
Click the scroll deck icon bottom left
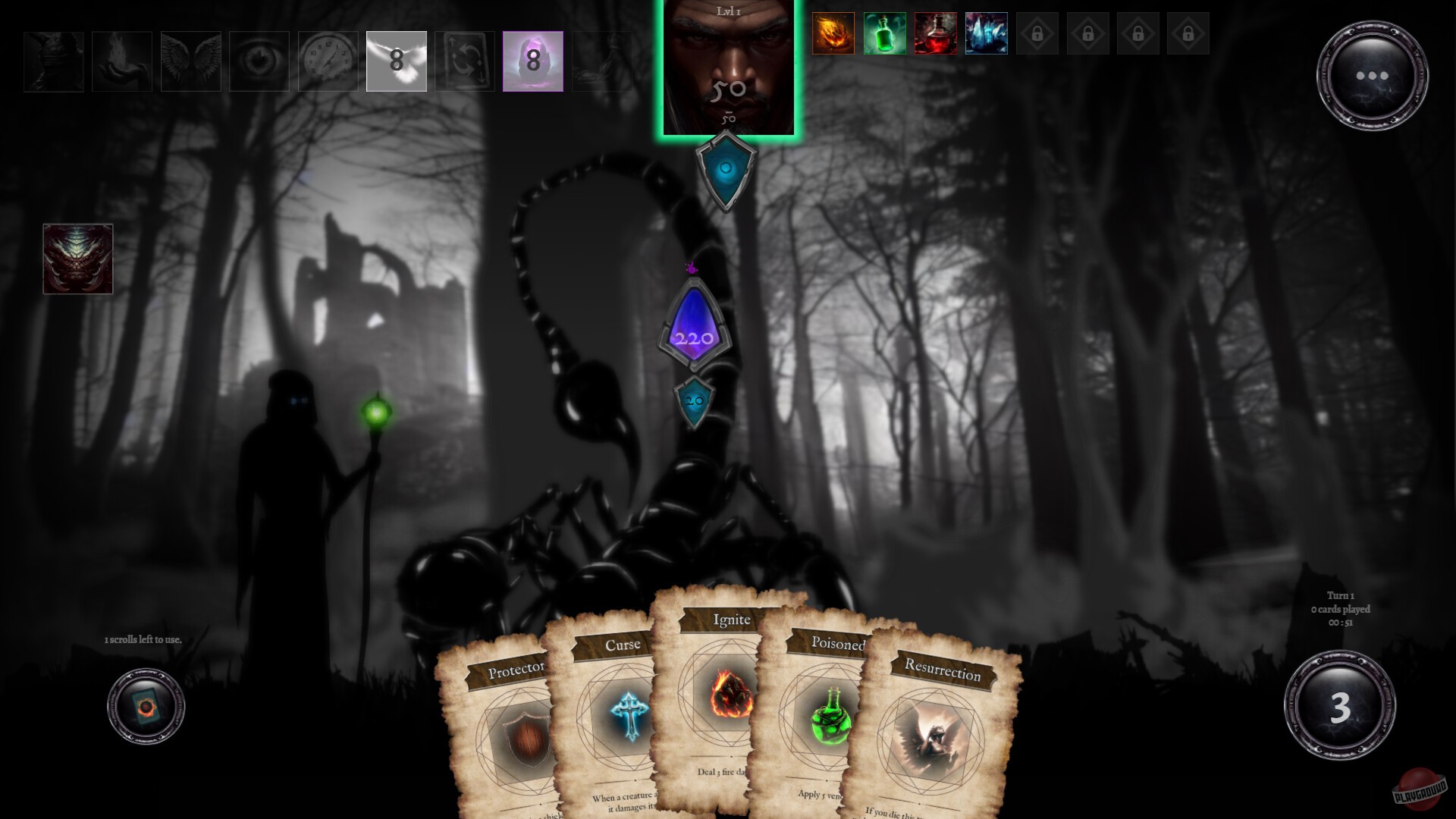(x=145, y=705)
